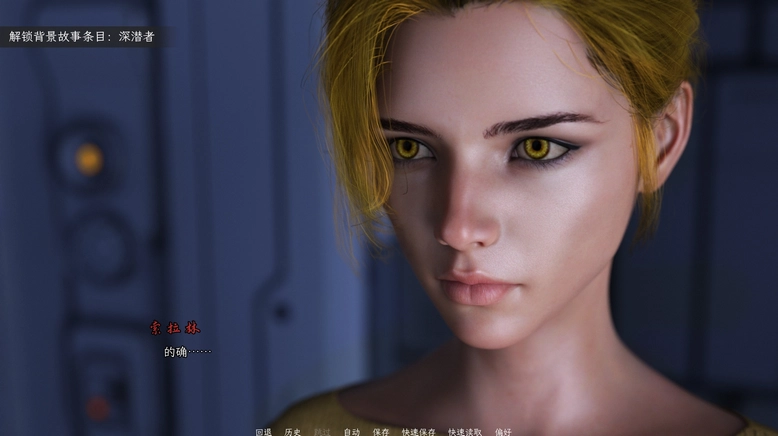Image resolution: width=778 pixels, height=436 pixels.
Task: Click the 回退 rollback button
Action: click(x=263, y=432)
